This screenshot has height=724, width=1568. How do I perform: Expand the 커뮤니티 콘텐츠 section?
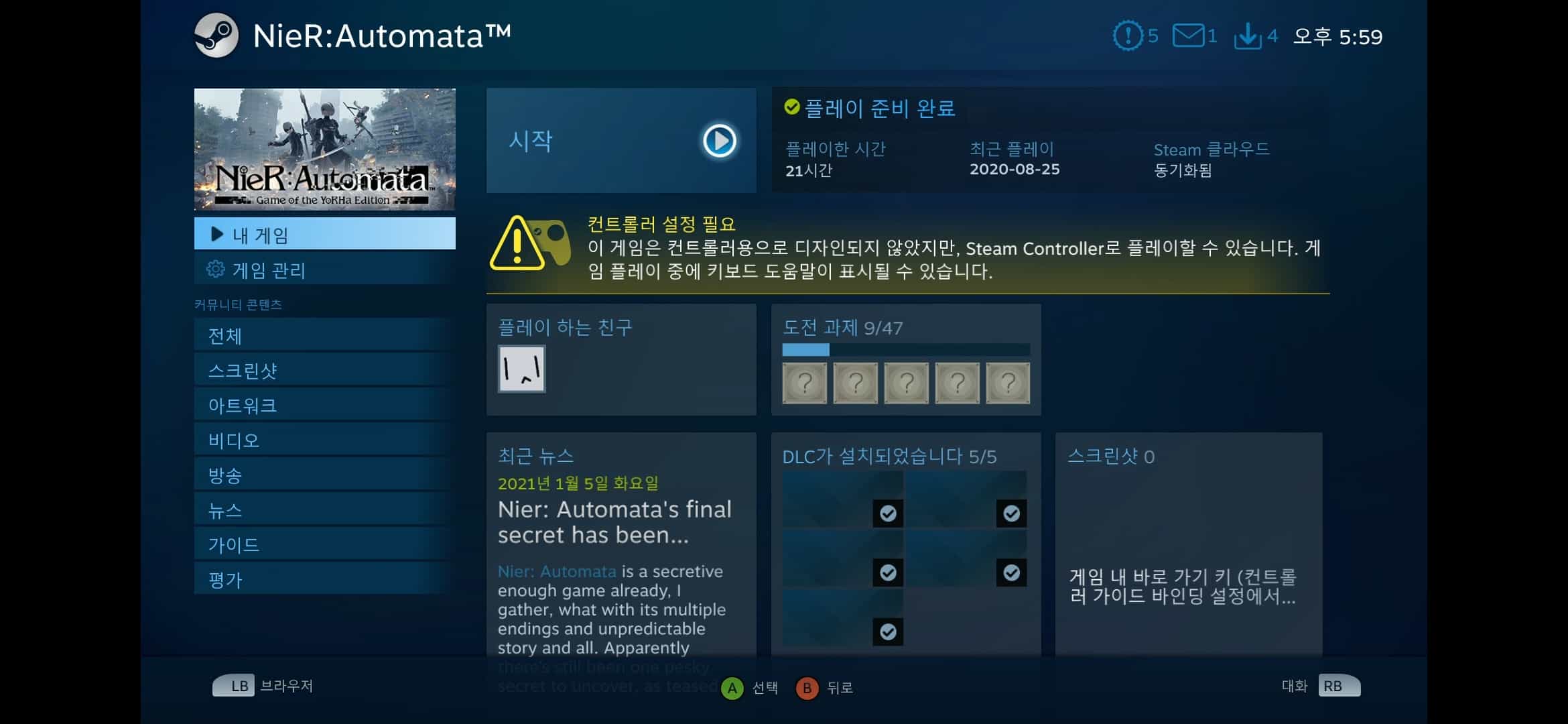[238, 303]
